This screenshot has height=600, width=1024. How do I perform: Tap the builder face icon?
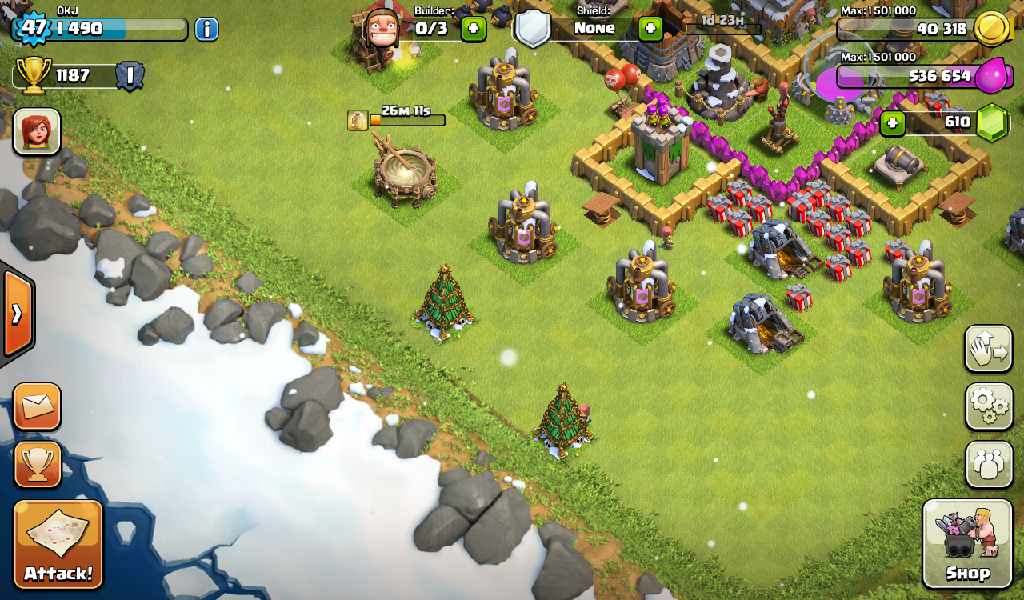click(x=381, y=27)
